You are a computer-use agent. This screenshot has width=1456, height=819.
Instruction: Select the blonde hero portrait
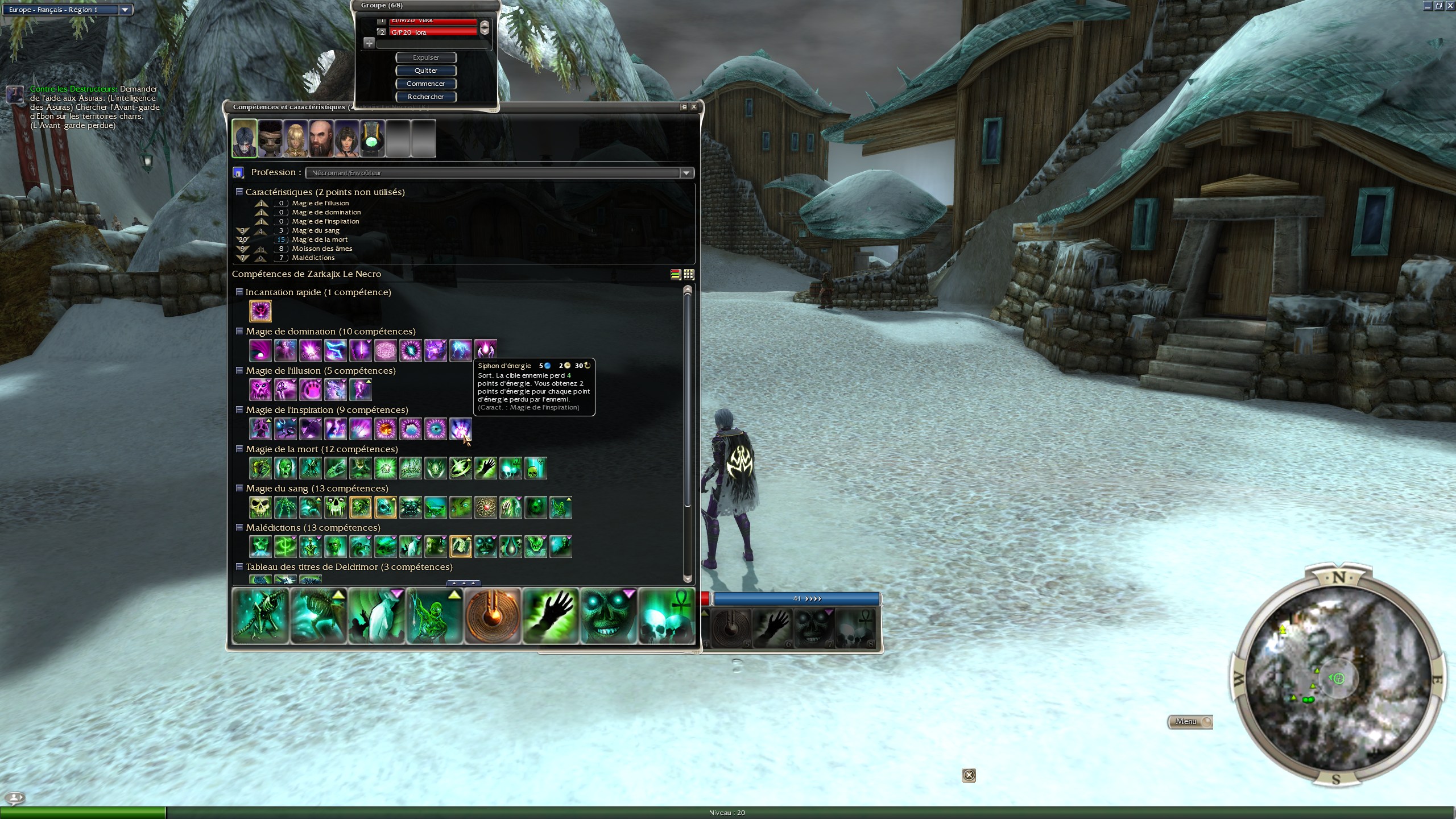tap(296, 138)
